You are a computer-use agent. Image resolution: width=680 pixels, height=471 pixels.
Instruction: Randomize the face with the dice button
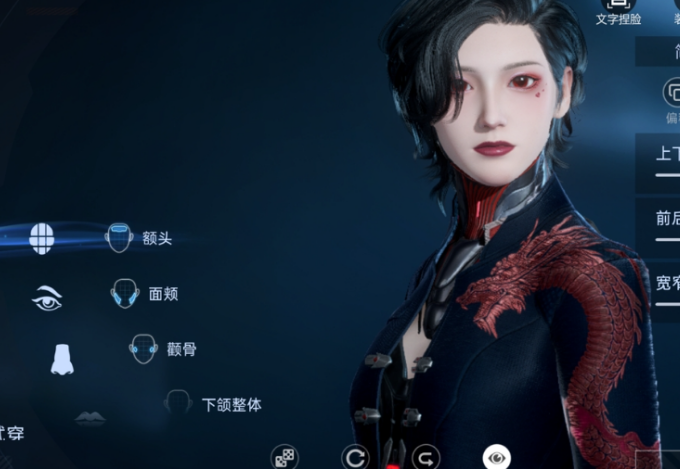pyautogui.click(x=285, y=458)
